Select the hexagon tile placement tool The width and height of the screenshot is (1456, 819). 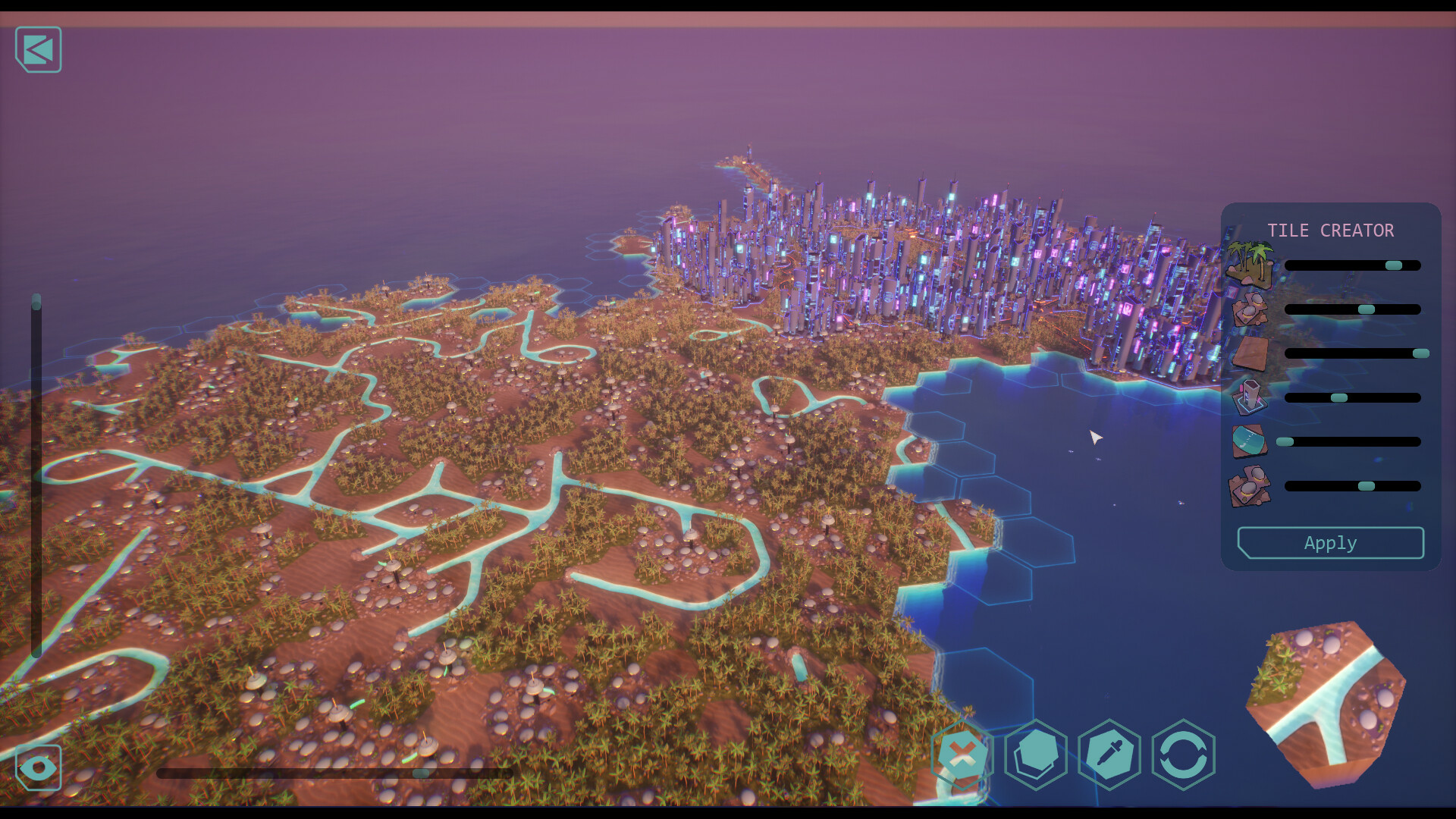[1036, 755]
